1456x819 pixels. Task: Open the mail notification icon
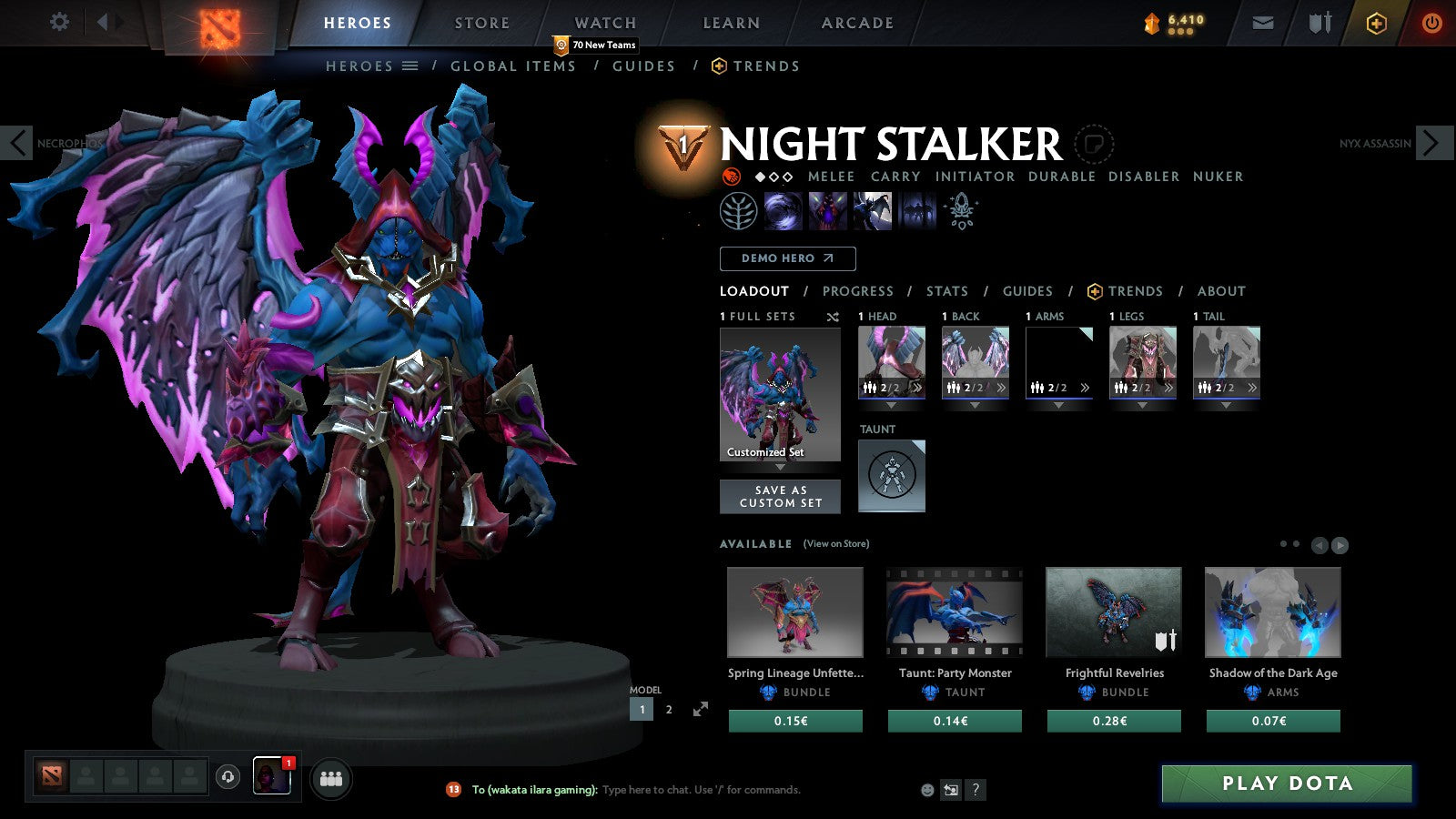point(1263,23)
